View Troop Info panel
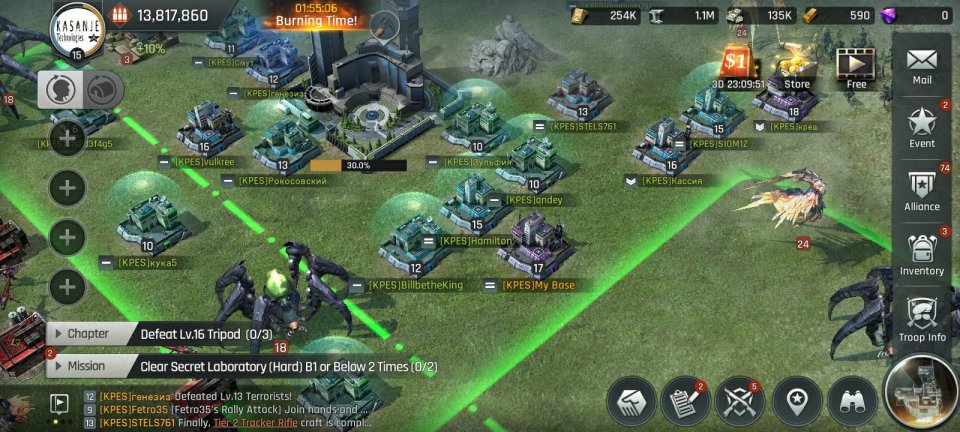The image size is (960, 432). coord(922,320)
